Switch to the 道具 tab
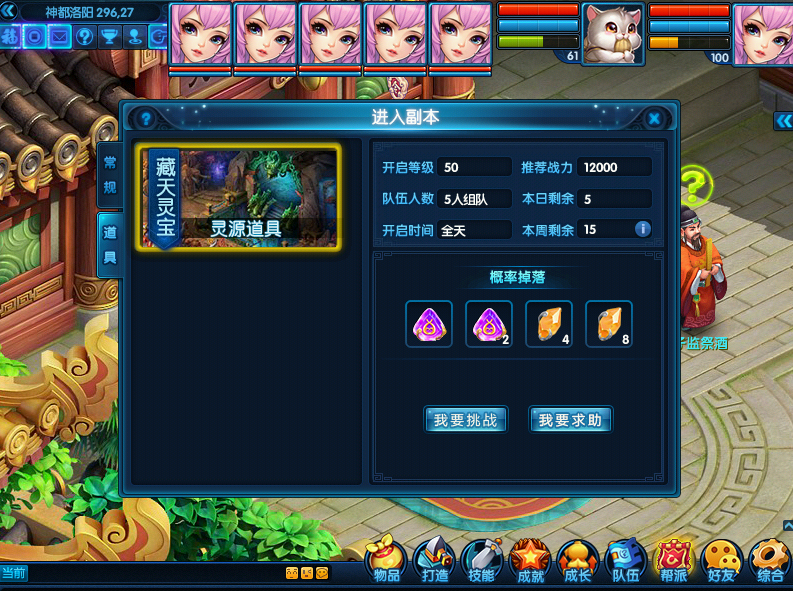The height and width of the screenshot is (591, 793). [110, 243]
